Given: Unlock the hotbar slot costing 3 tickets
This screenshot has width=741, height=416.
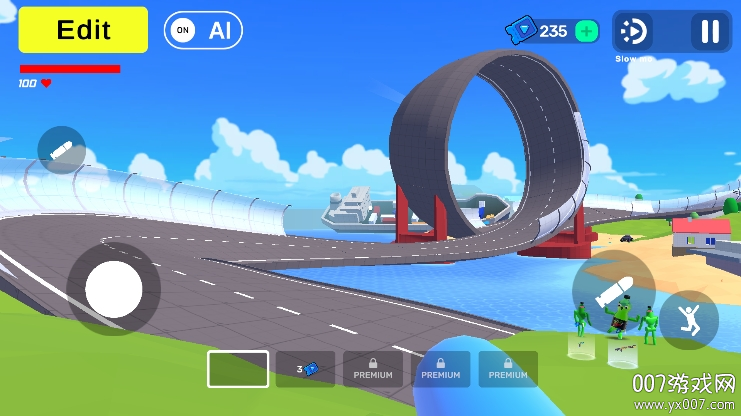Looking at the screenshot, I should click(x=306, y=369).
